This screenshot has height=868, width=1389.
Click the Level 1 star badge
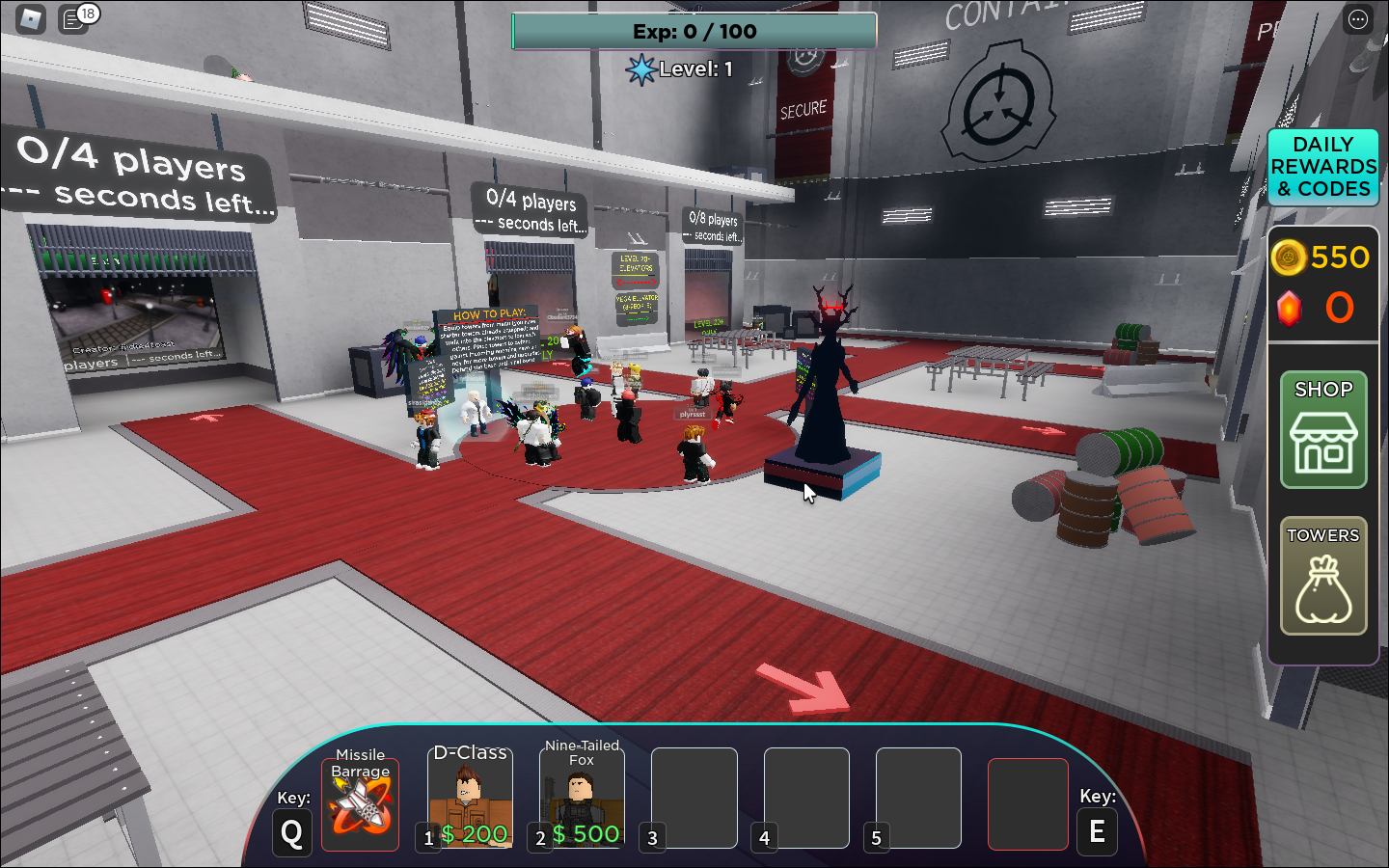click(642, 68)
